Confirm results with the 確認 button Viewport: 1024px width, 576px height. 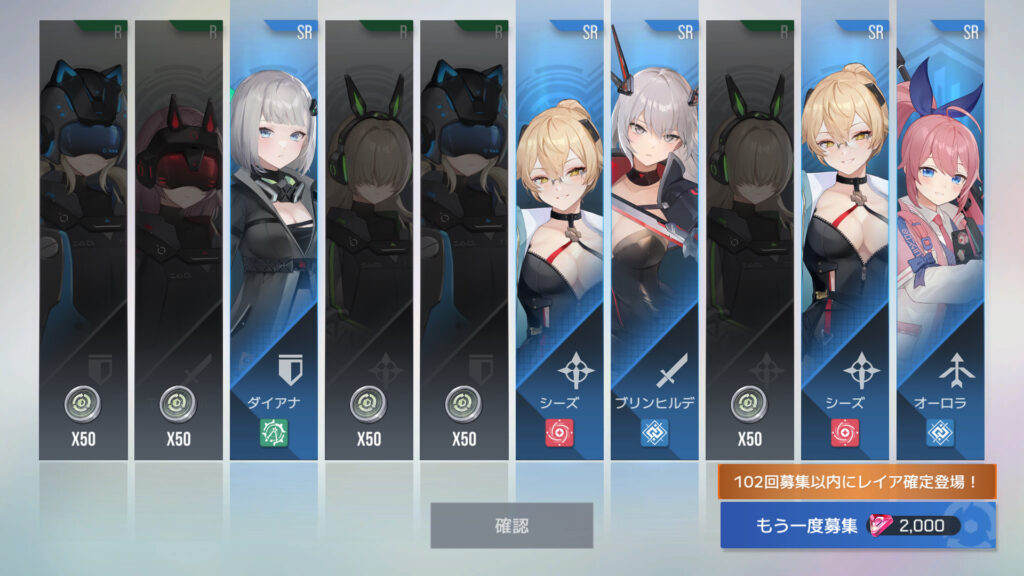click(x=511, y=525)
